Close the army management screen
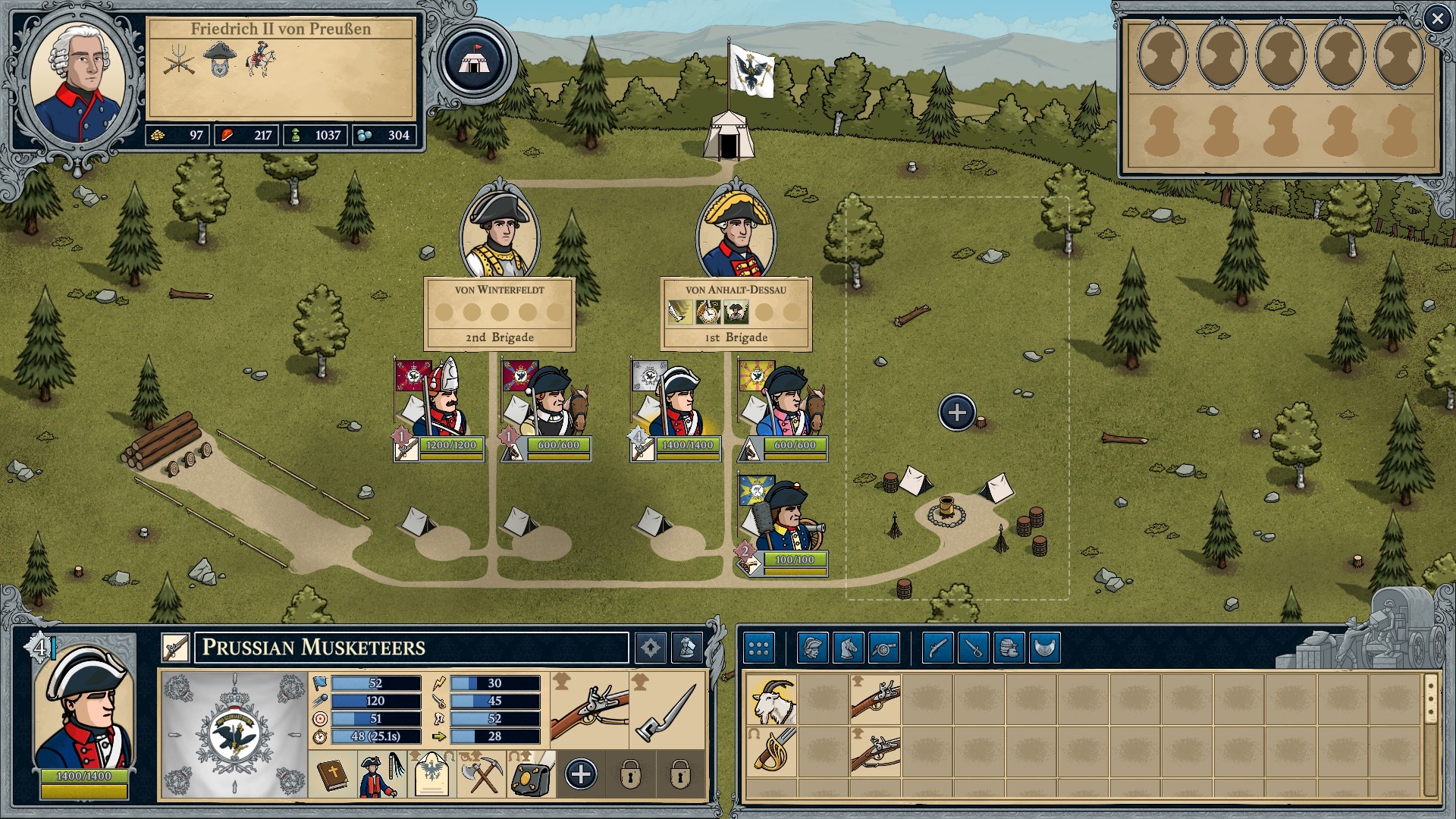 pyautogui.click(x=1436, y=19)
